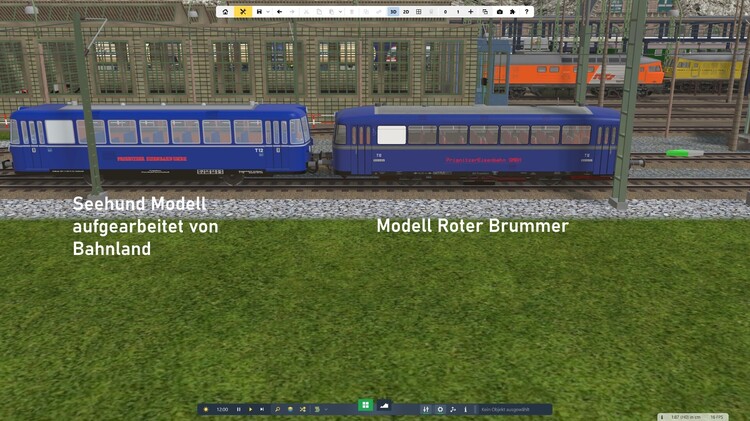The height and width of the screenshot is (421, 750).
Task: Select the terrain mountain tool button
Action: [385, 405]
